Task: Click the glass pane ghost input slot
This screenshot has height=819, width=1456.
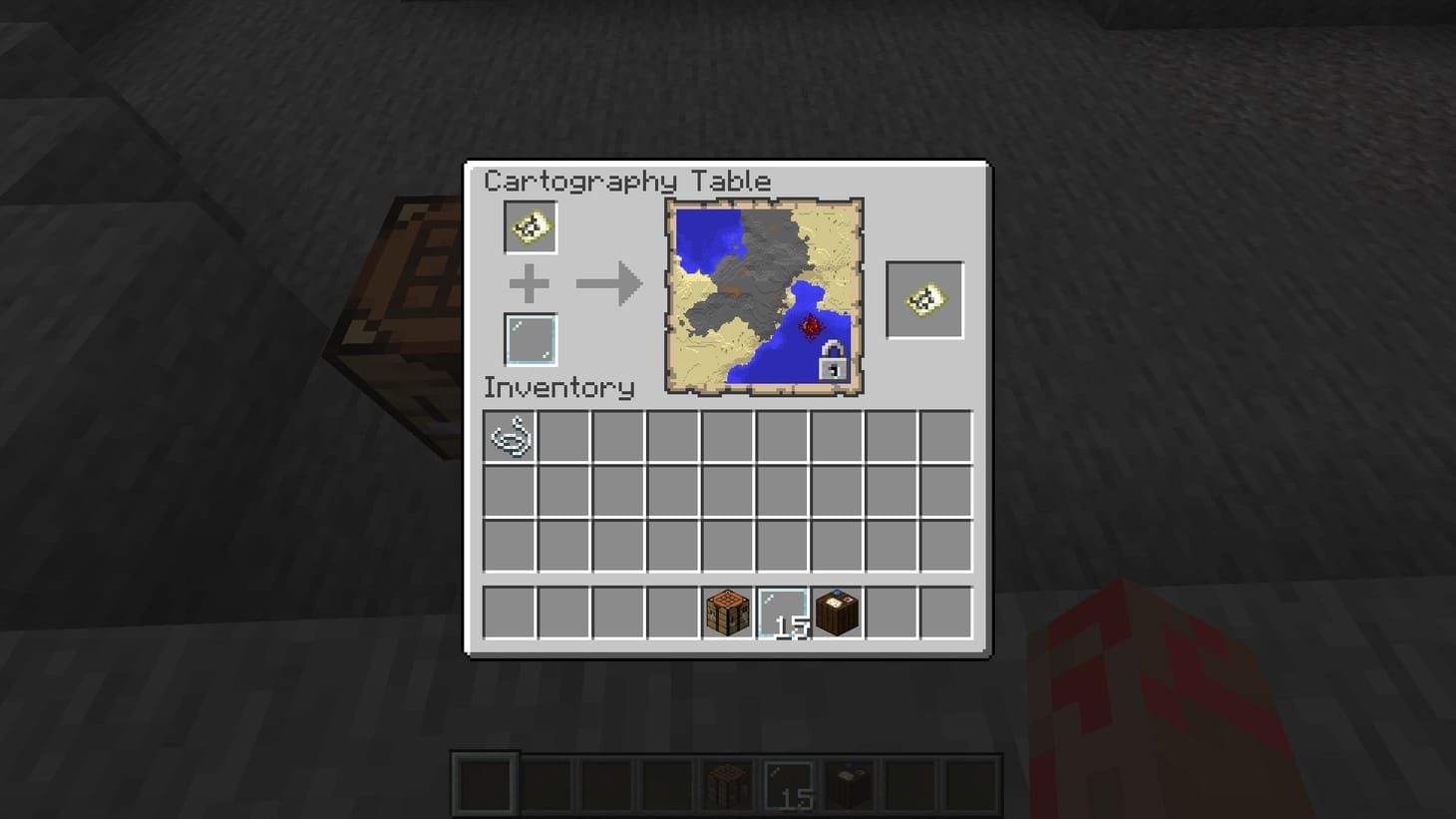Action: [530, 338]
